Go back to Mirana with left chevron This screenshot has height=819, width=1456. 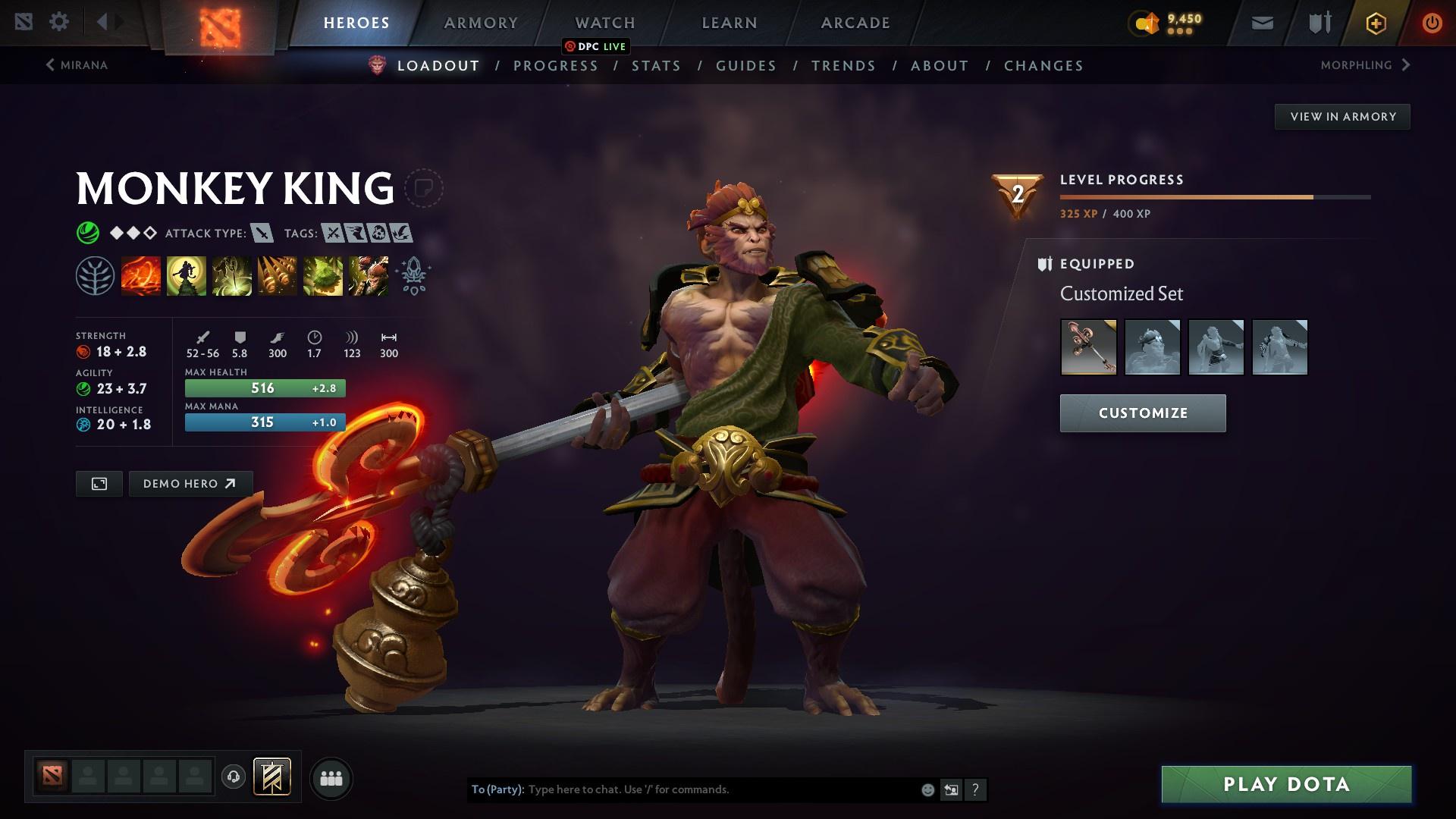click(x=50, y=65)
